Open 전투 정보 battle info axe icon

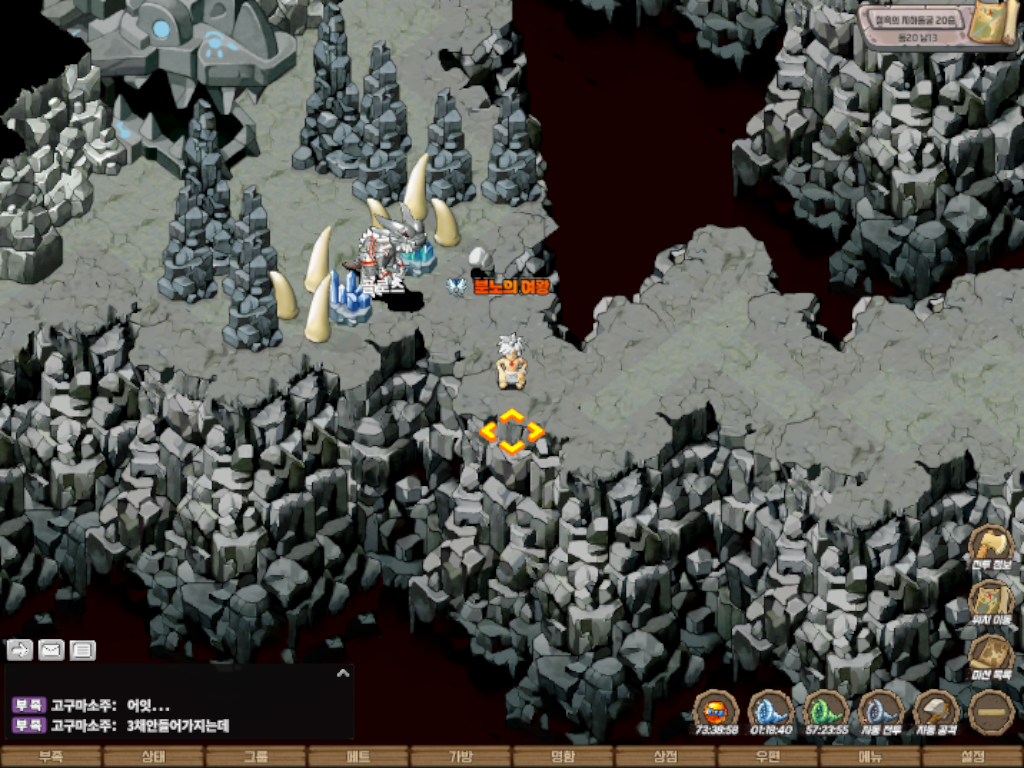point(991,545)
